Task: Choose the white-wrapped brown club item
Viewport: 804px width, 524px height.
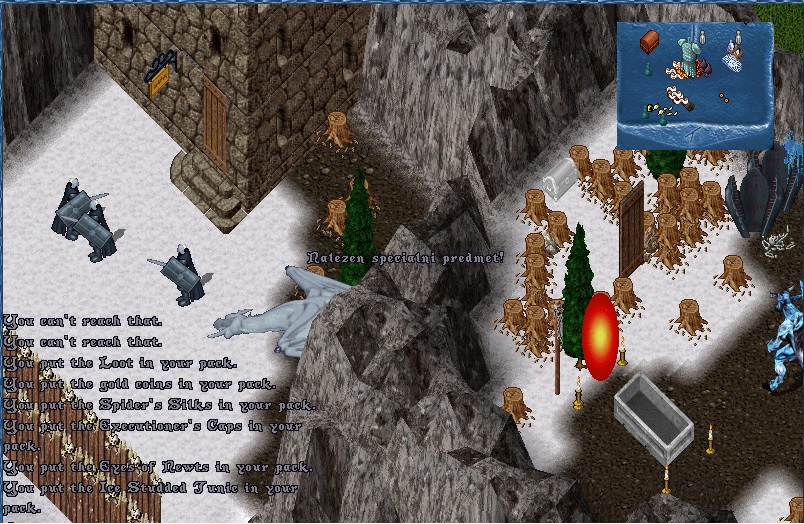Action: coord(680,98)
